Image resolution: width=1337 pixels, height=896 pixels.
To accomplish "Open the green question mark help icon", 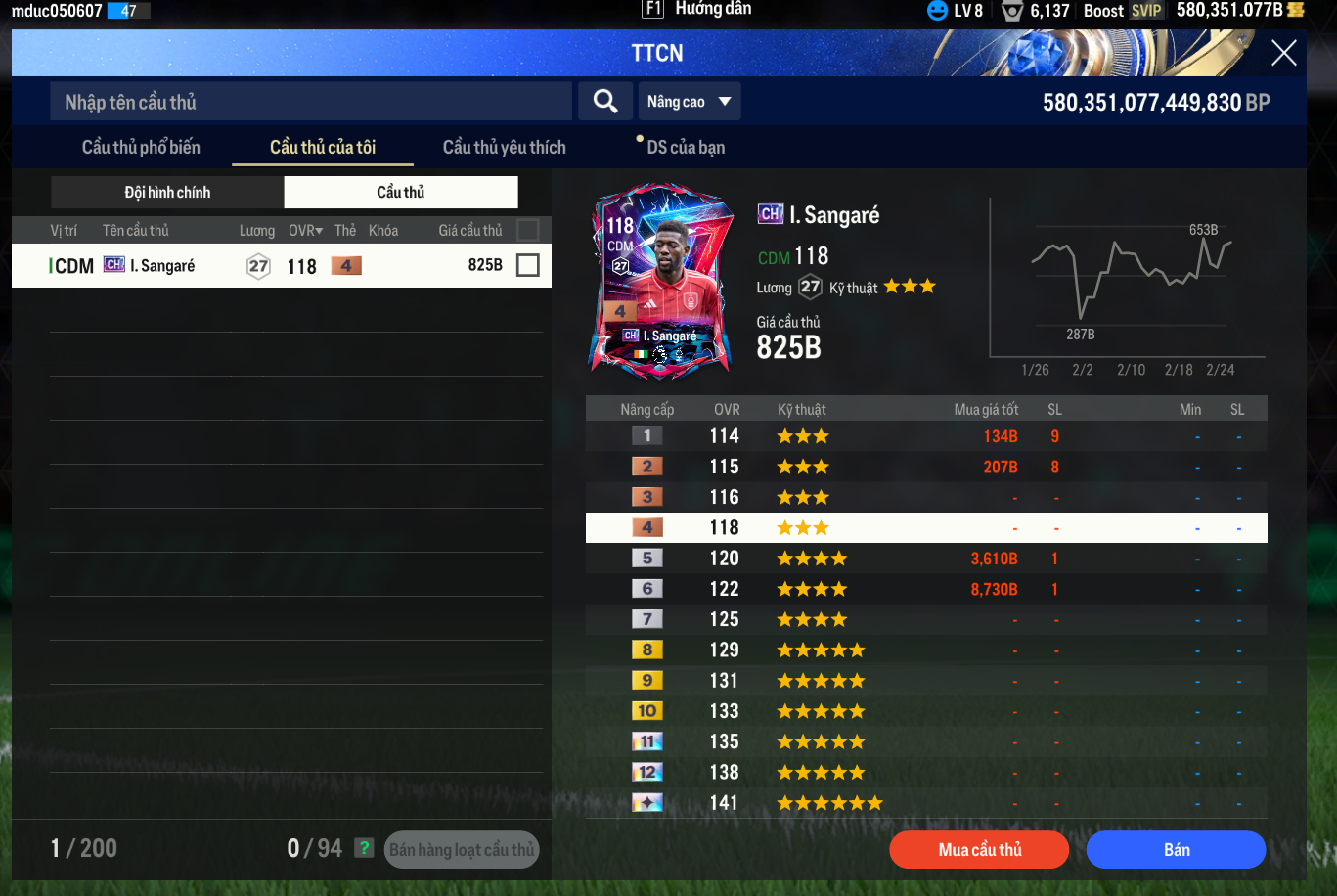I will click(x=364, y=848).
